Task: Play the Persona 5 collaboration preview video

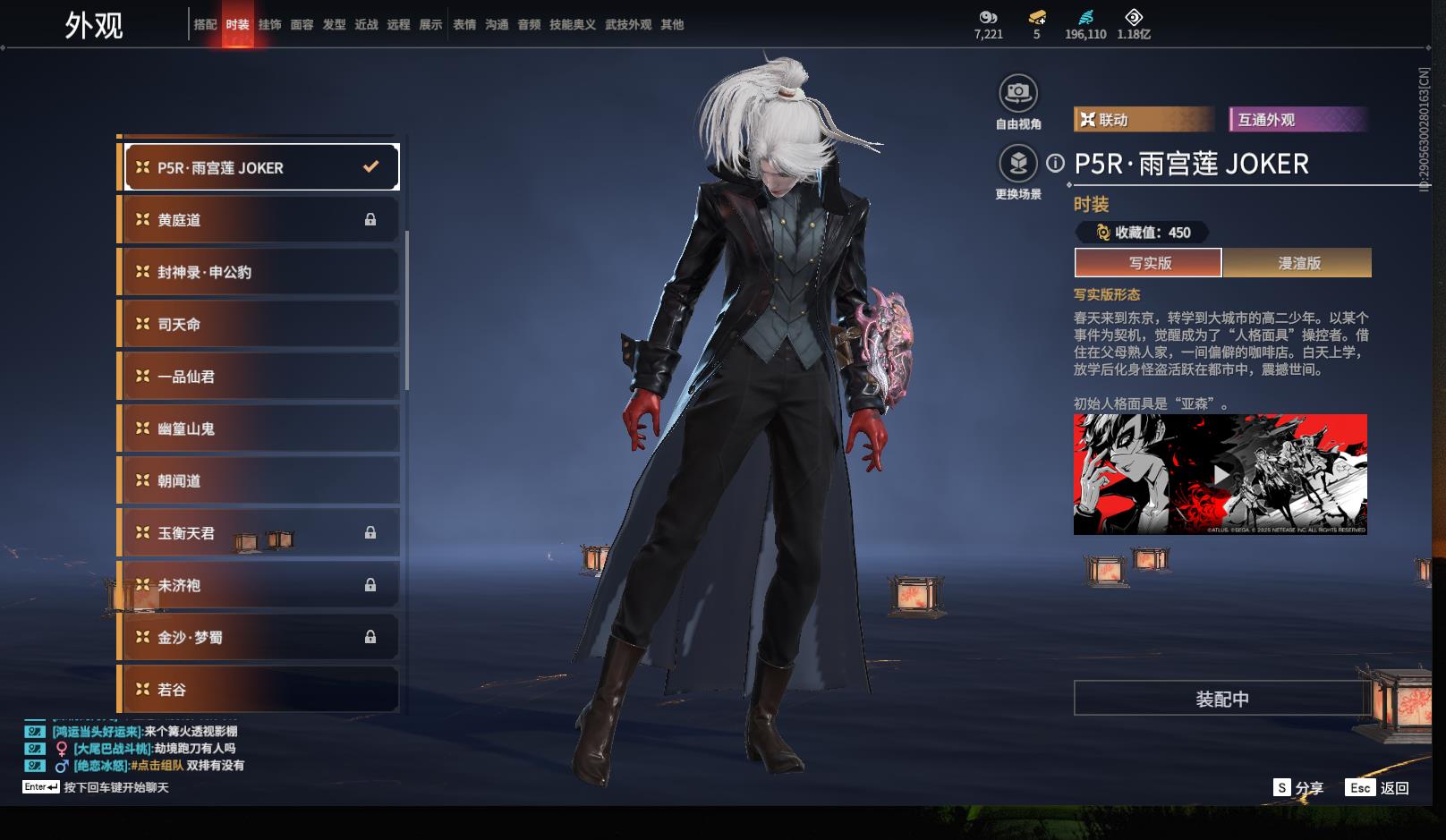Action: coord(1221,474)
